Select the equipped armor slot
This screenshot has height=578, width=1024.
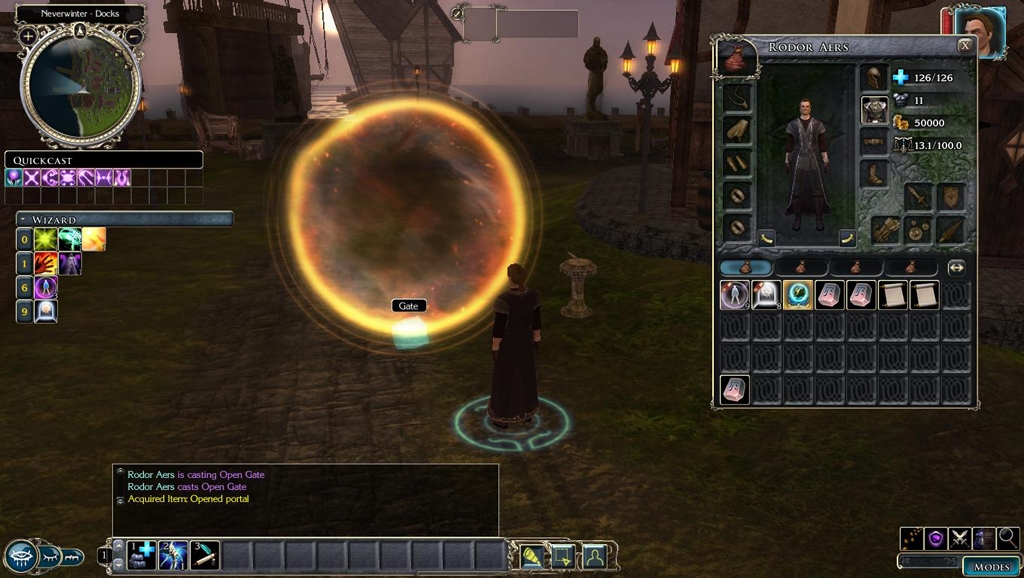874,110
